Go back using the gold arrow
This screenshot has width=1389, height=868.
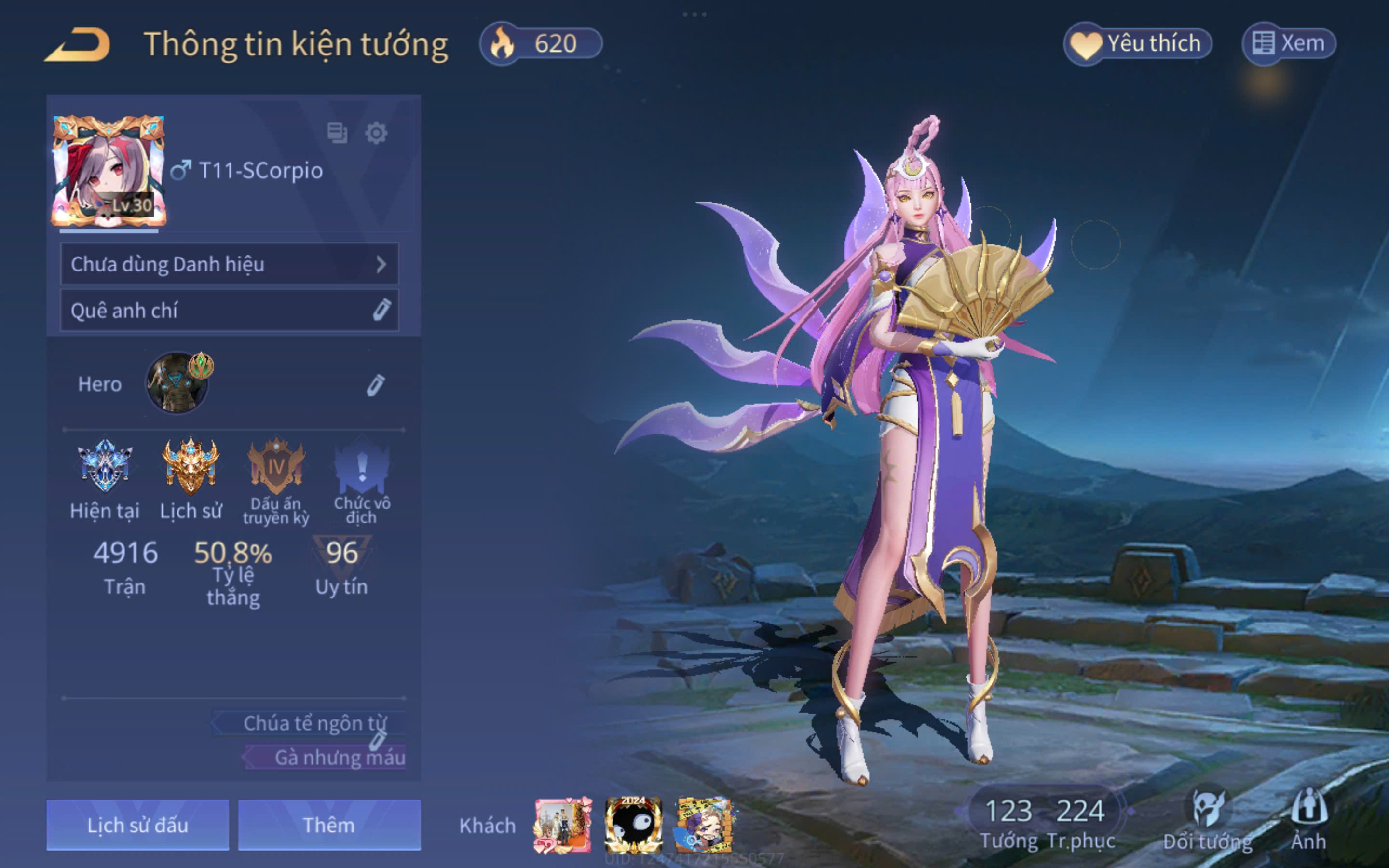(78, 44)
